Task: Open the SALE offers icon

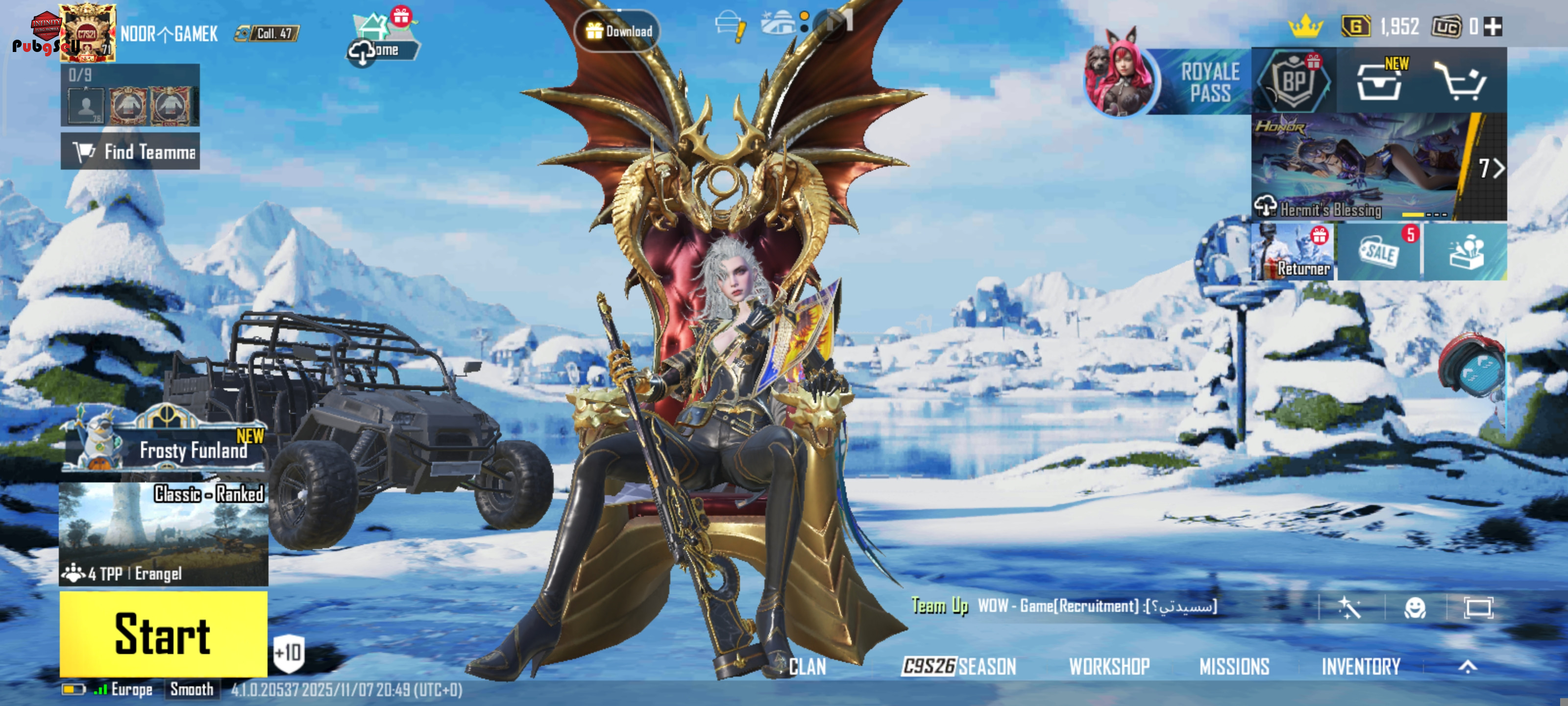Action: (1379, 252)
